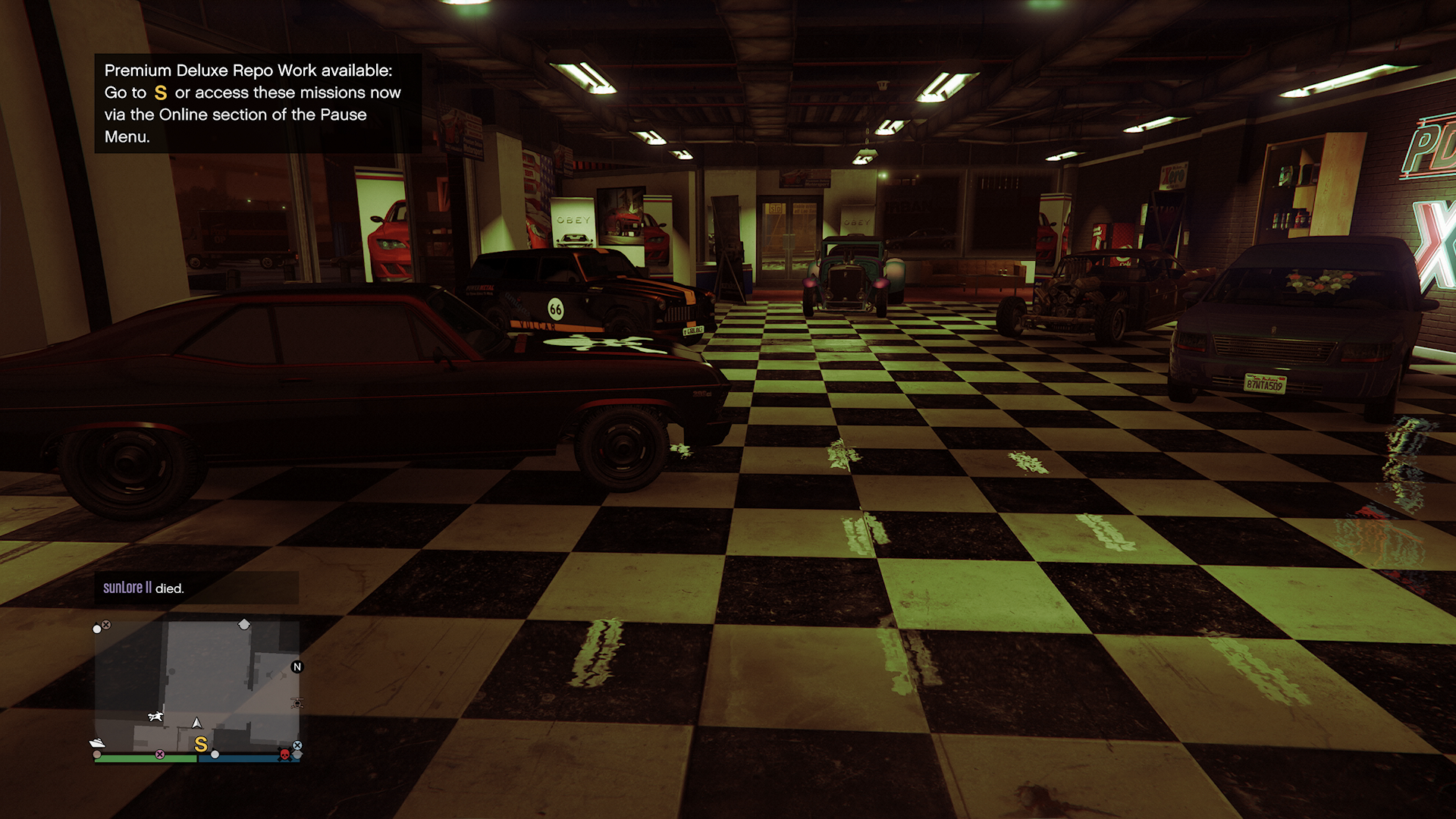Click the yellow S marker on the minimap

pos(200,744)
